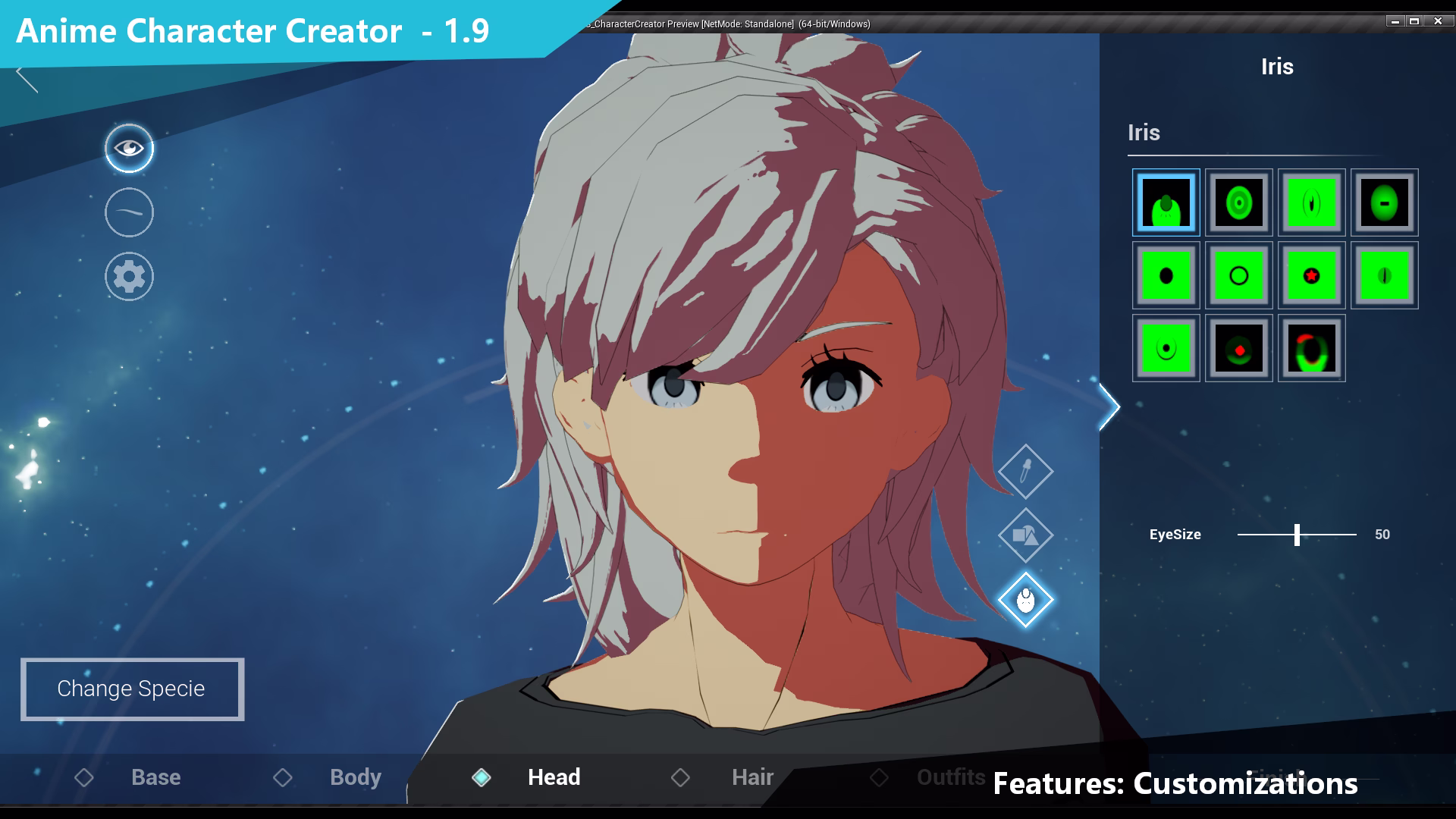The height and width of the screenshot is (819, 1456).
Task: Open the concentric-circle iris variant
Action: 1238,202
